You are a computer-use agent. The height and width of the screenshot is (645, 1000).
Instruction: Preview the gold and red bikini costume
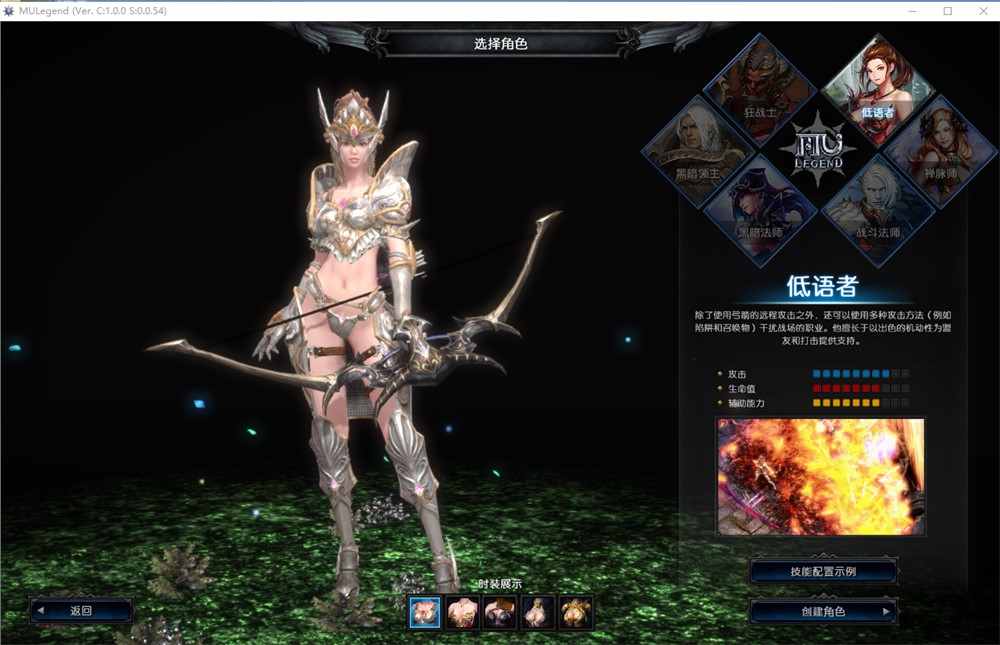coord(463,611)
